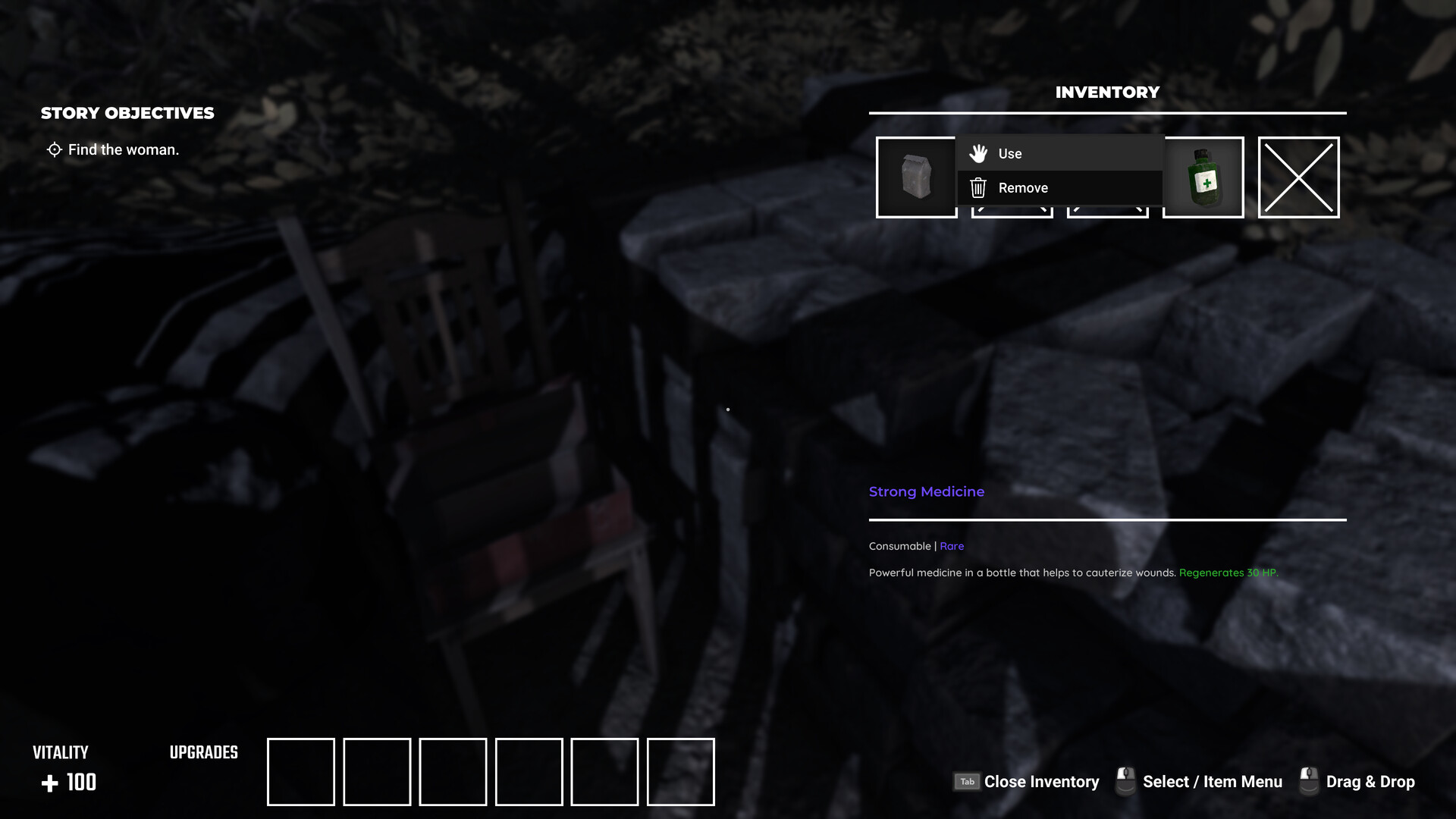1456x819 pixels.
Task: Choose Use from the item menu
Action: pos(1010,152)
